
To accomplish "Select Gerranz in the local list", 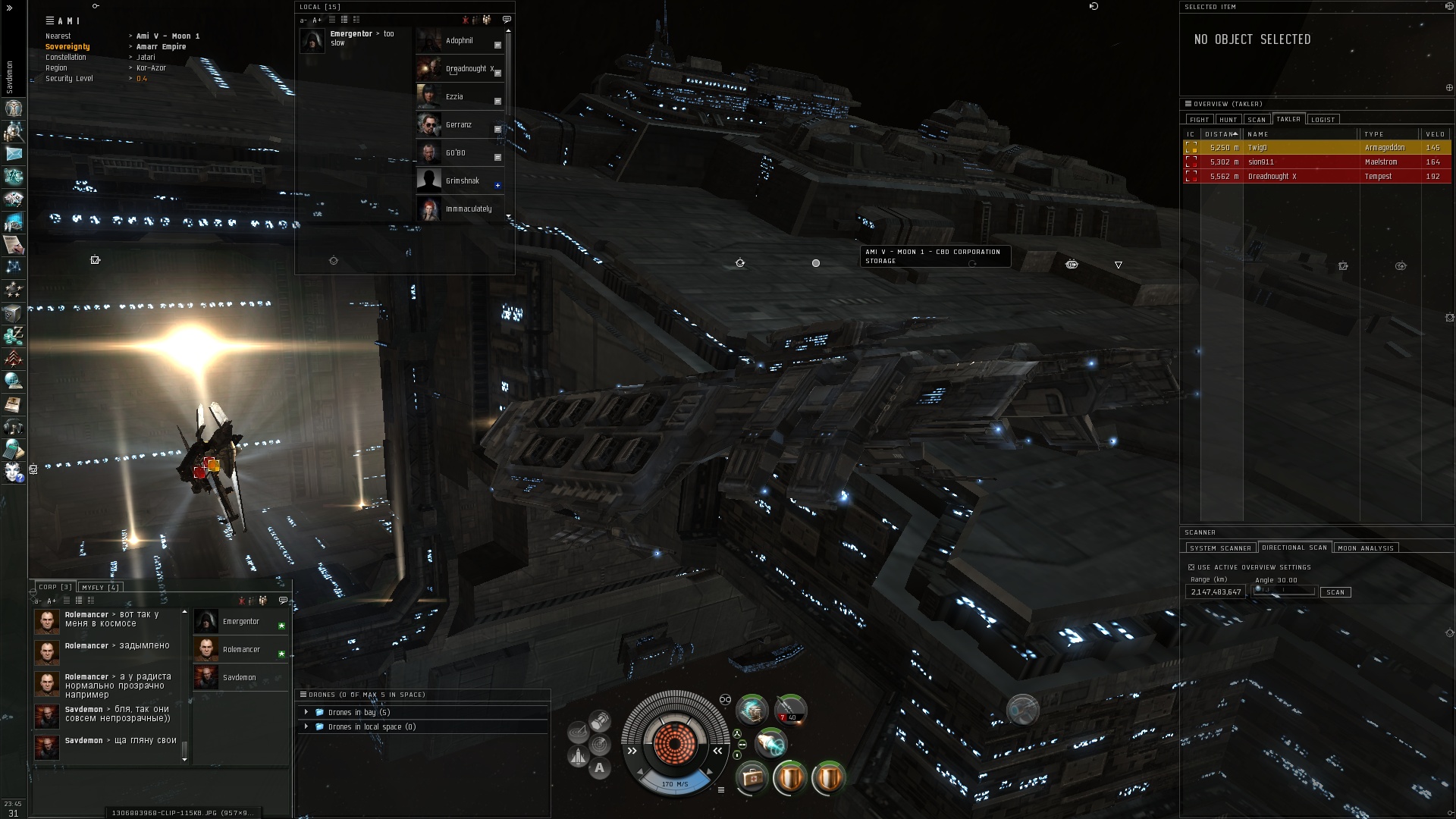I will [458, 125].
